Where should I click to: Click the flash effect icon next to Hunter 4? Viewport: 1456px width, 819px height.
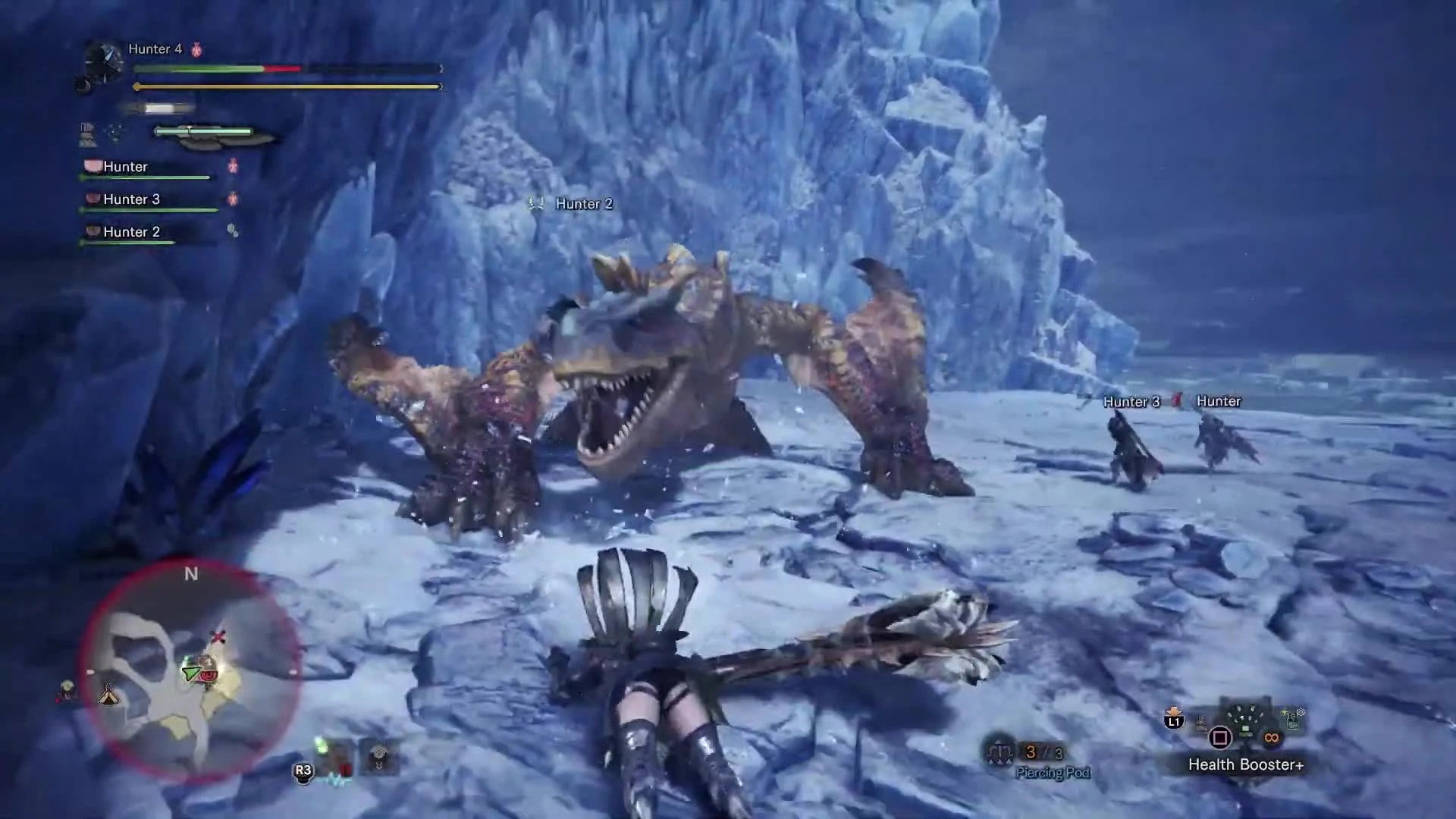tap(196, 49)
